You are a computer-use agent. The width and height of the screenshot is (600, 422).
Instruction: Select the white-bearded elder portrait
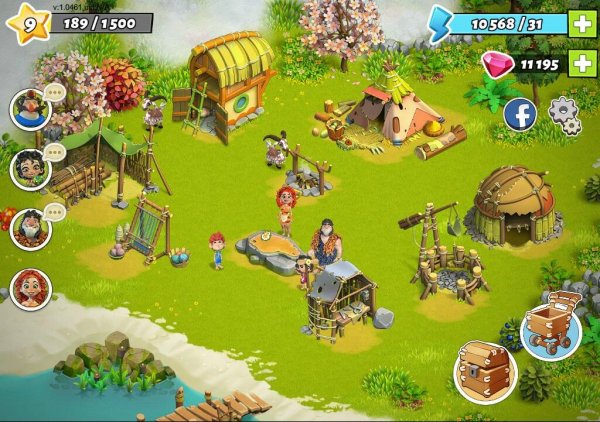click(30, 229)
